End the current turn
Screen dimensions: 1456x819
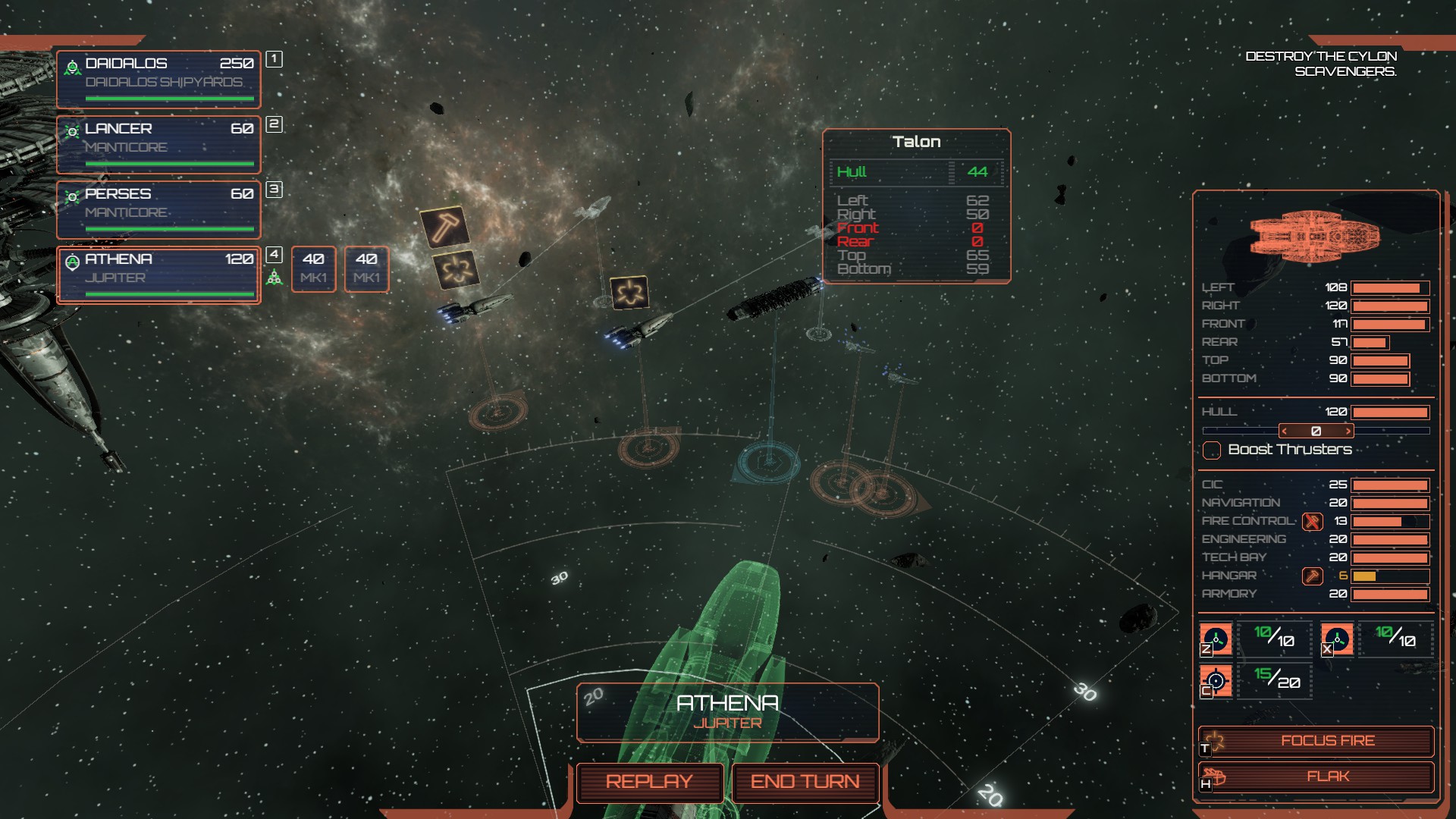click(805, 782)
